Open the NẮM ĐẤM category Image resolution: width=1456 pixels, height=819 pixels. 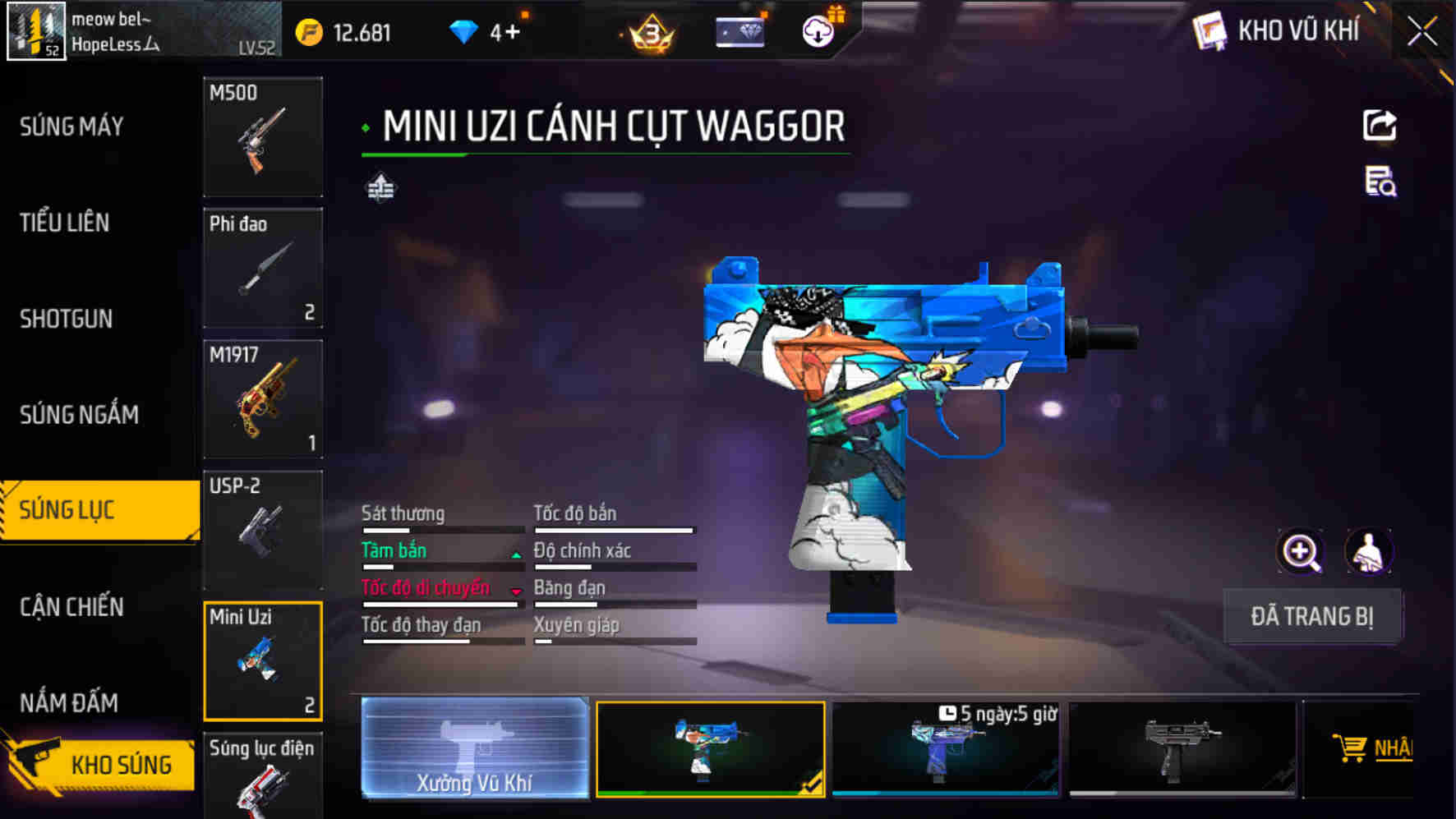point(69,703)
